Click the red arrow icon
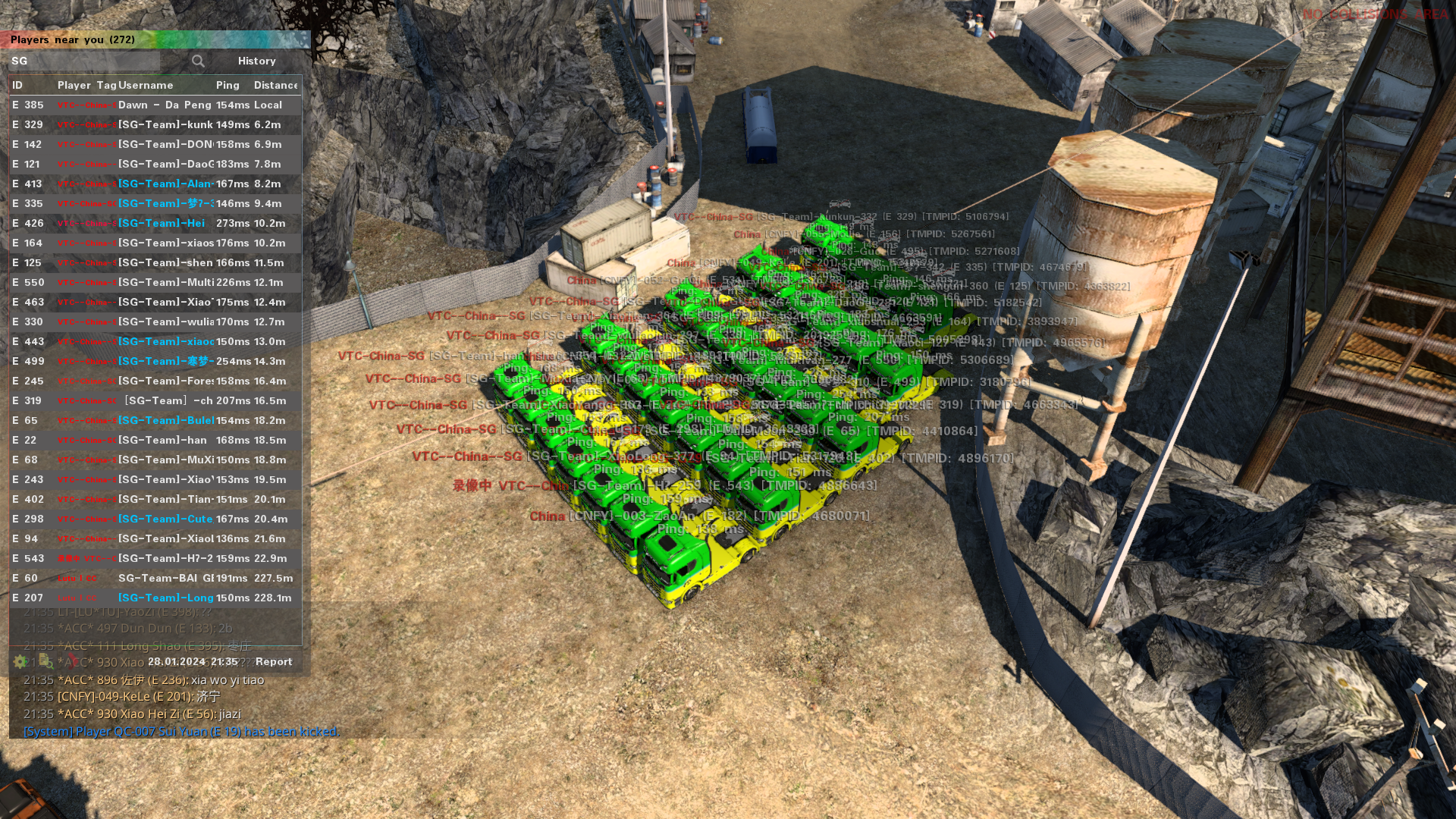Screen dimensions: 1456x819 click(x=71, y=661)
